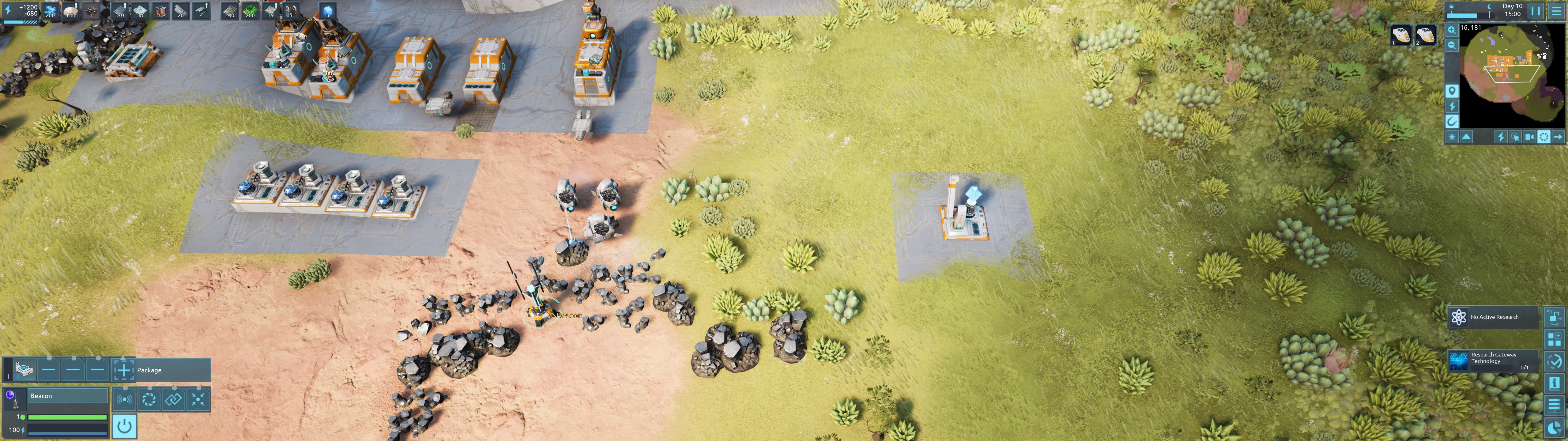Click the right arrow button under the minimap
1568x441 pixels.
1558,137
